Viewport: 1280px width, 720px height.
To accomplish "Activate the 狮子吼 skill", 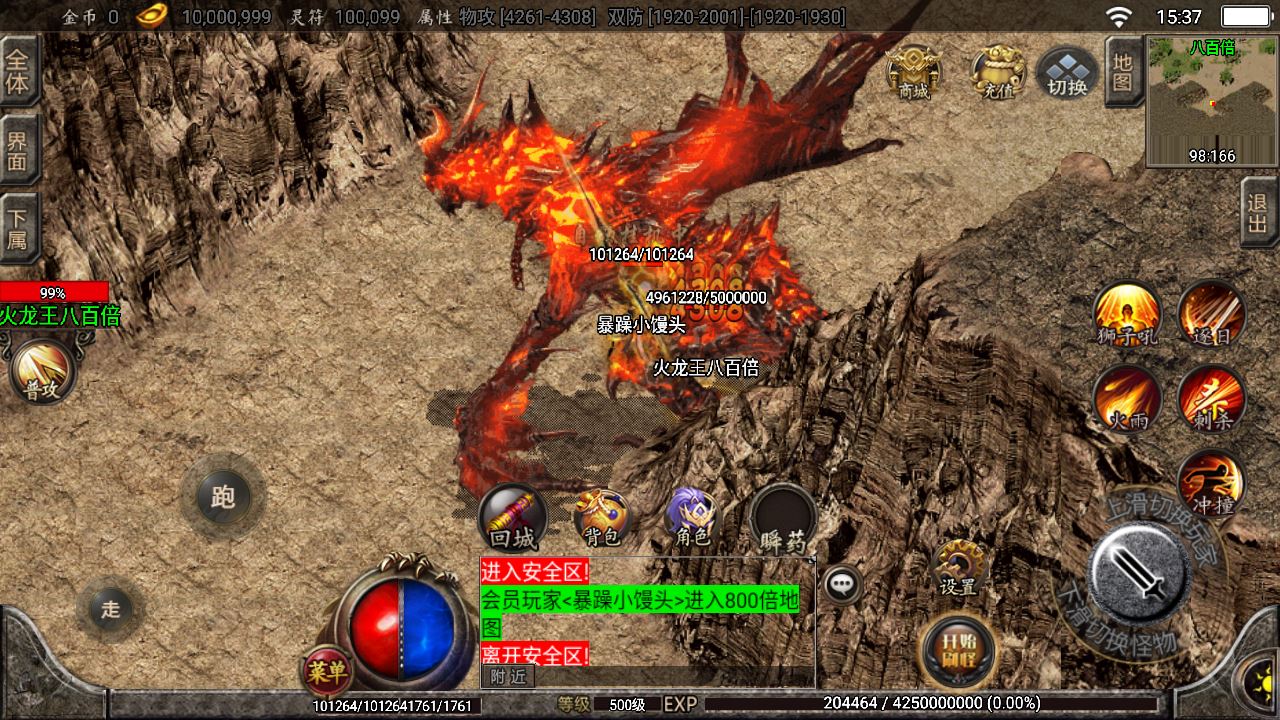I will click(1127, 313).
